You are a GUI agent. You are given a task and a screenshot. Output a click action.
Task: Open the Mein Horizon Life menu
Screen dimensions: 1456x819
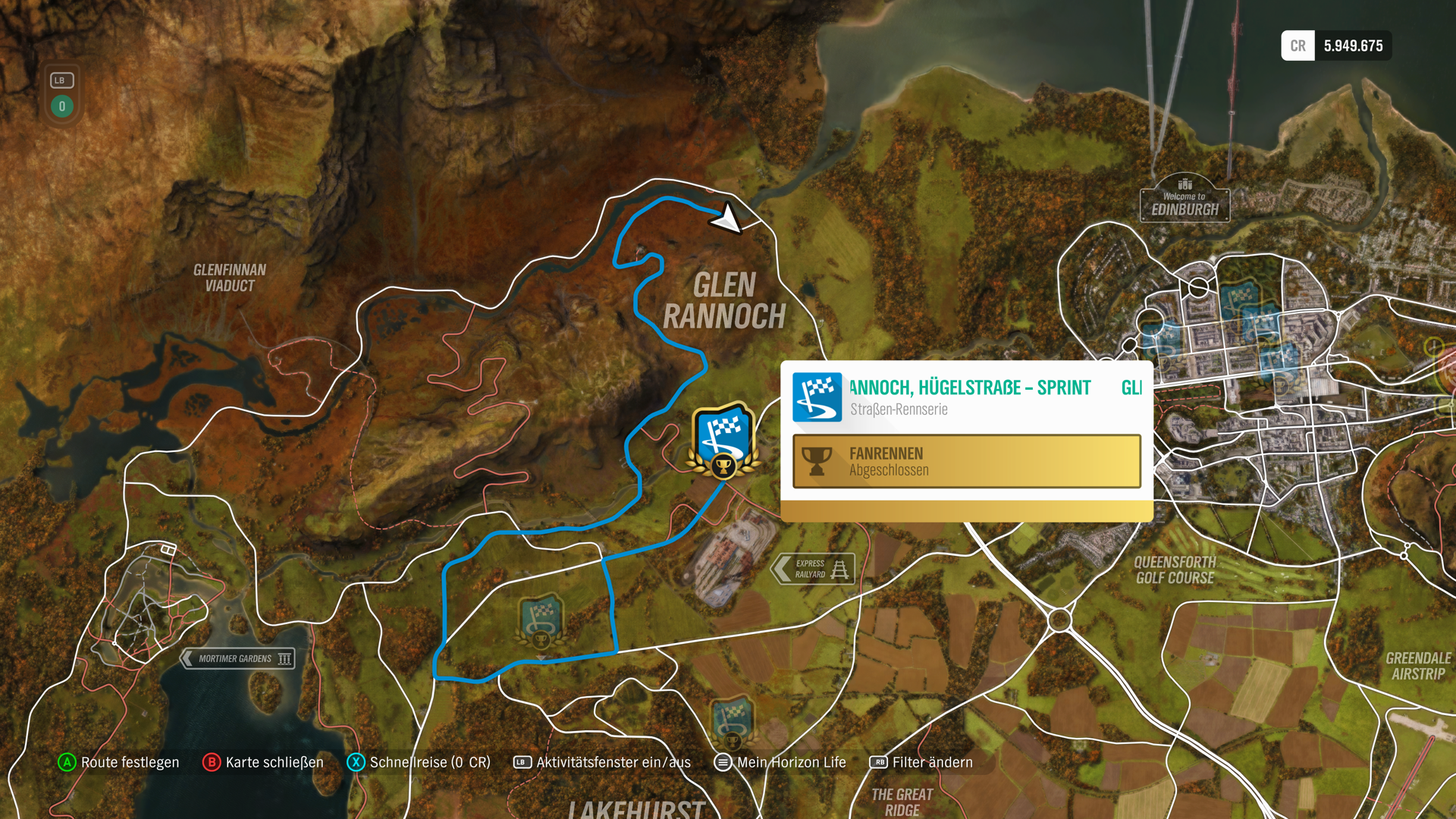791,763
